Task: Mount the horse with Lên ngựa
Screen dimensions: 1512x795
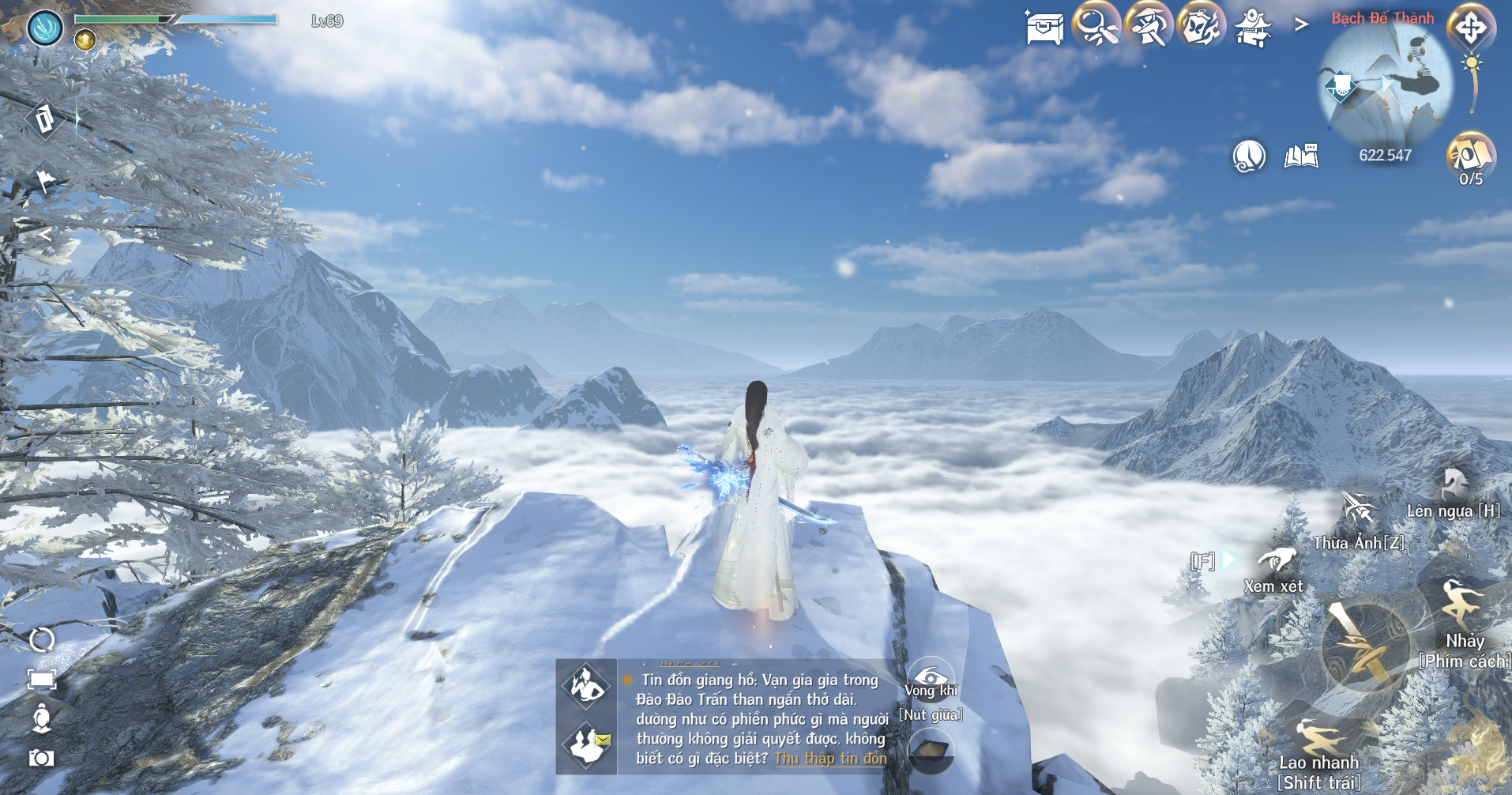Action: [x=1454, y=484]
